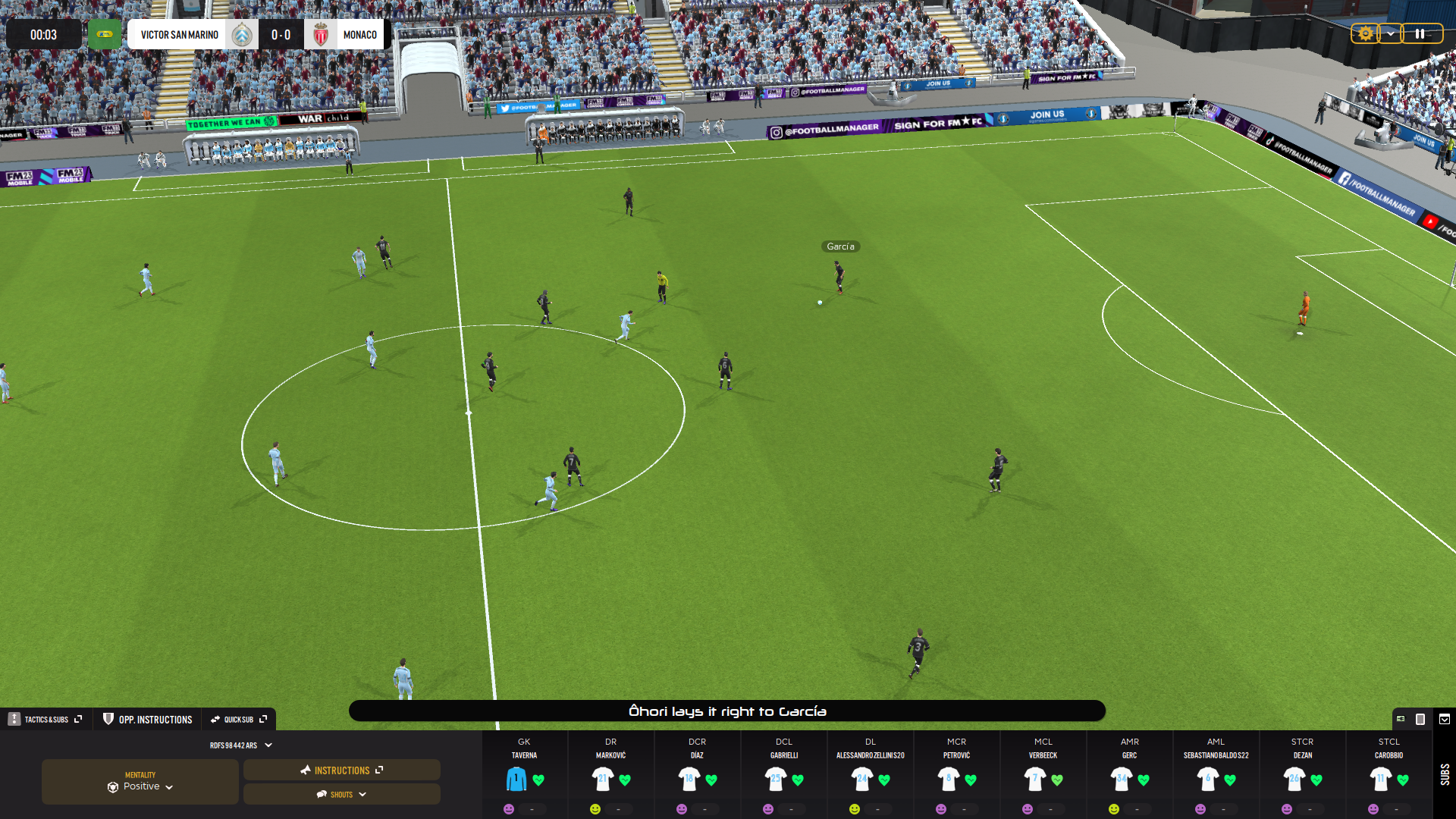Open Opp. Instructions
The image size is (1456, 819).
(x=148, y=720)
